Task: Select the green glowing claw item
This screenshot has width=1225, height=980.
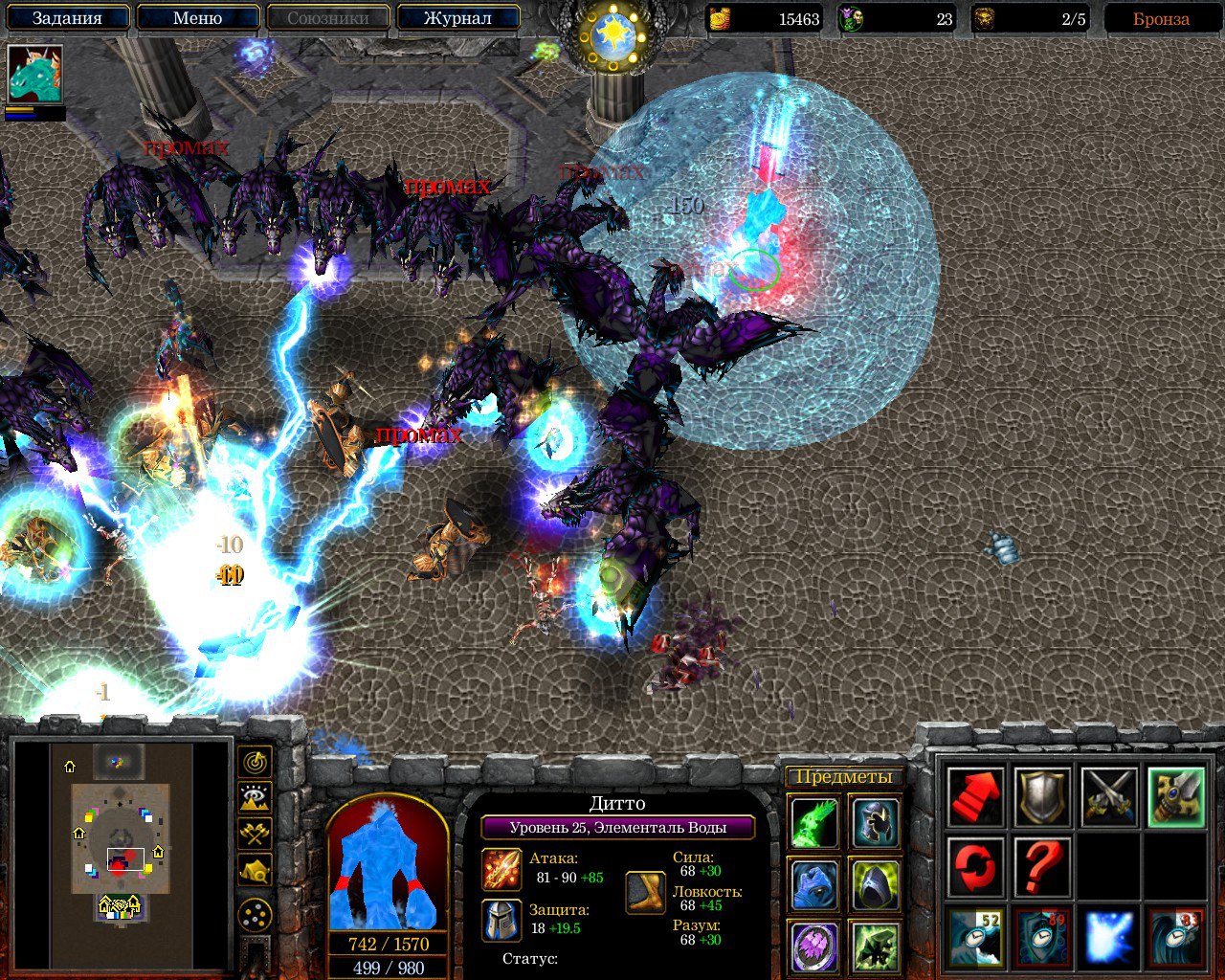Action: (x=815, y=822)
